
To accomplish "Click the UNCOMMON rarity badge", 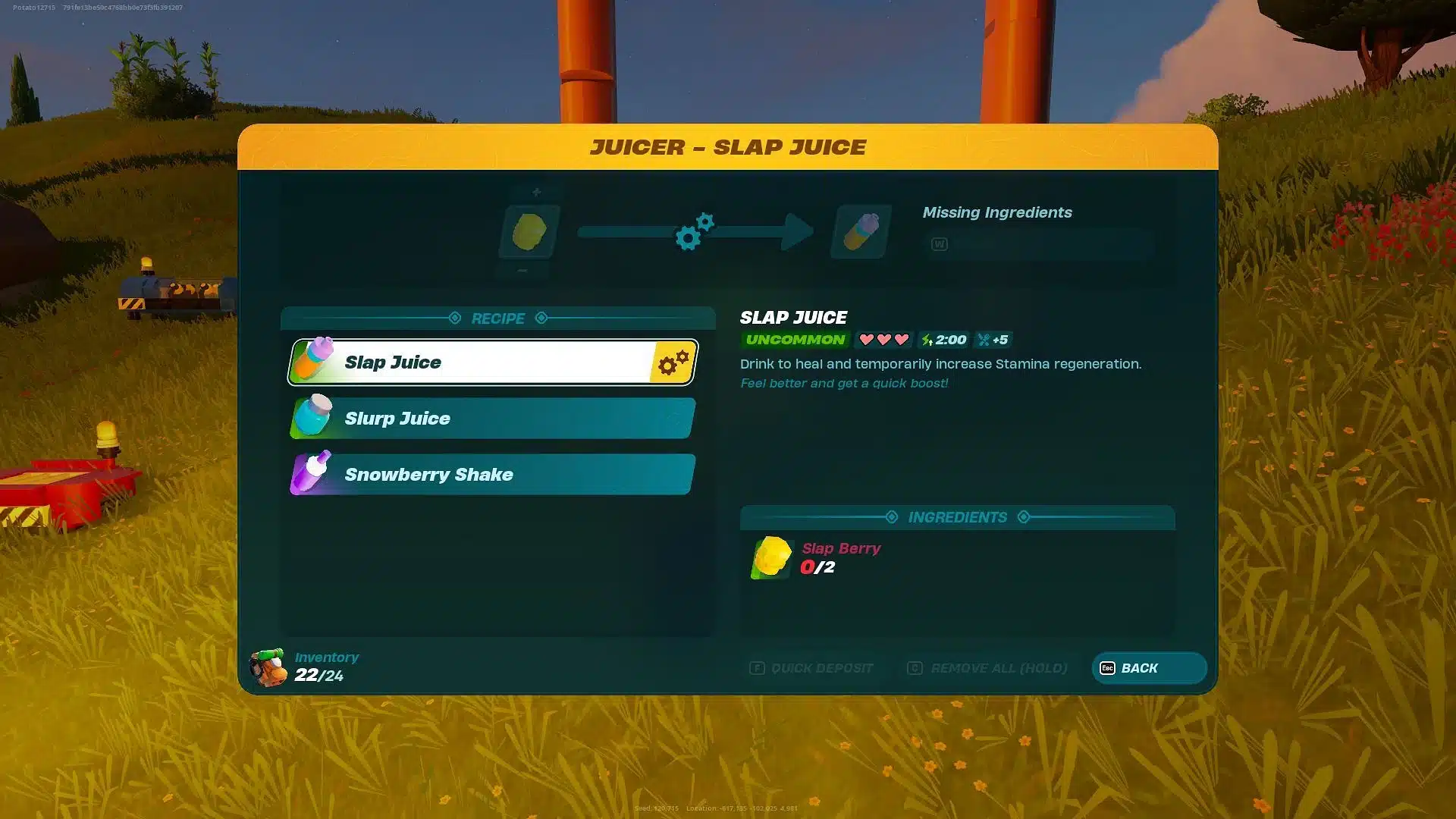I will 794,340.
